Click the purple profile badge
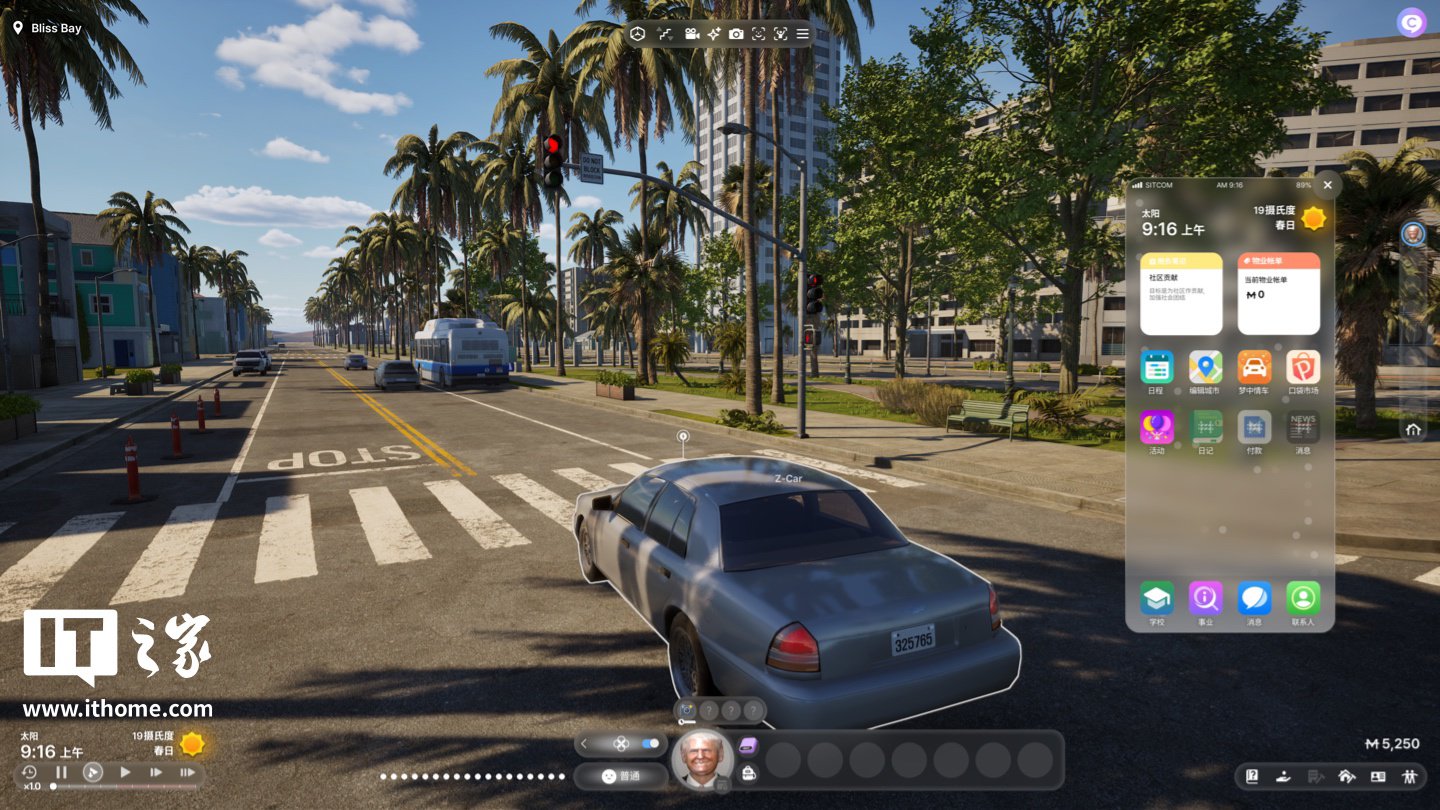The width and height of the screenshot is (1440, 810). pos(1411,22)
